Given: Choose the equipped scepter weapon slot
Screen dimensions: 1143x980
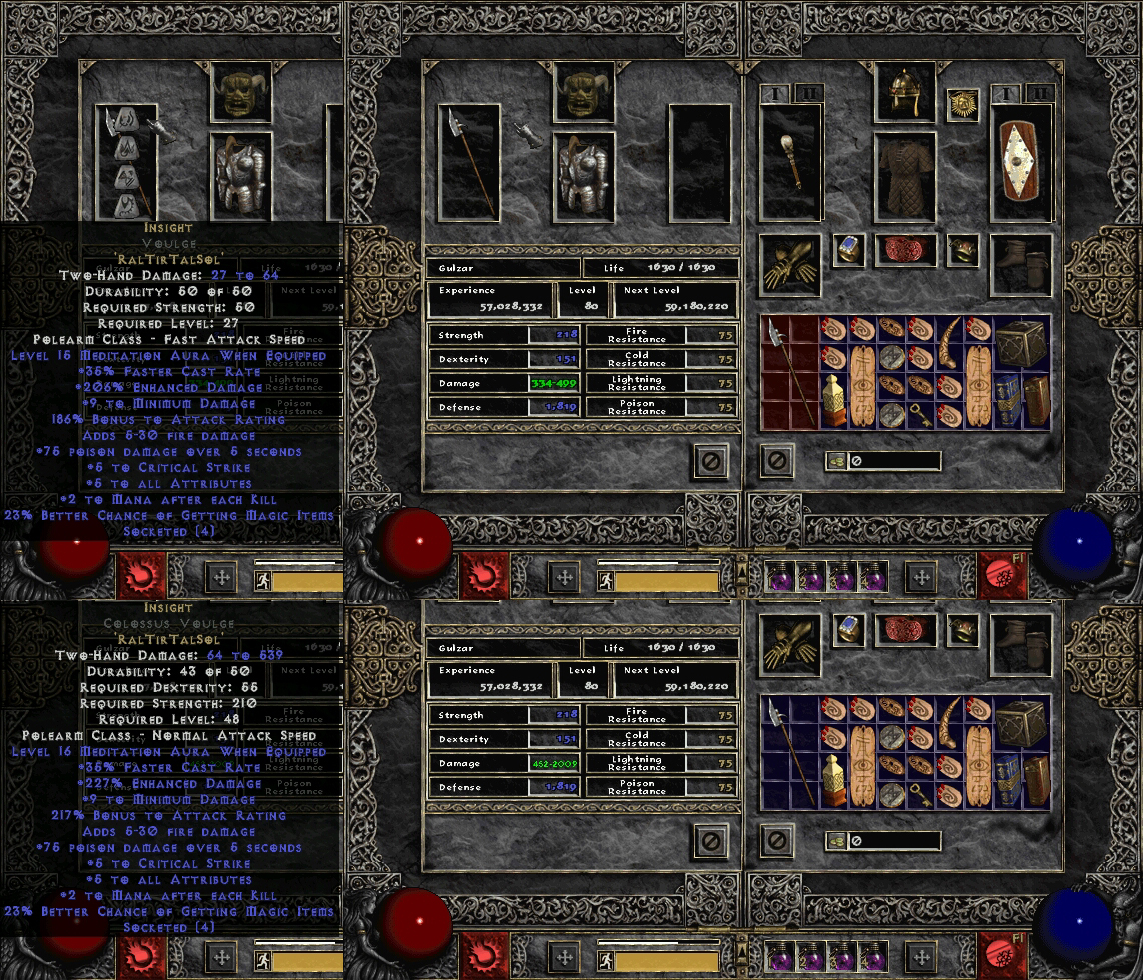Looking at the screenshot, I should pyautogui.click(x=791, y=162).
